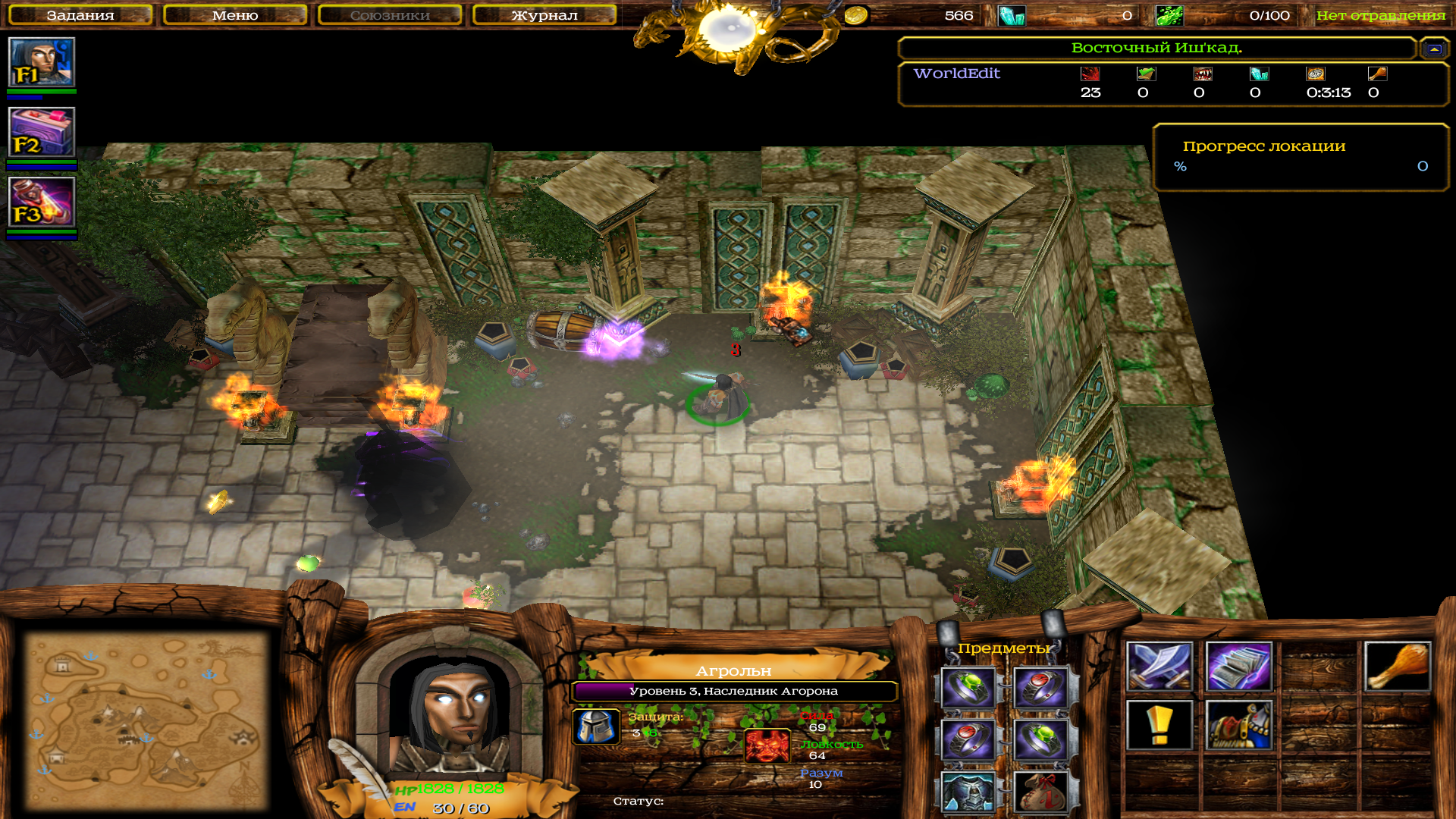Use the red-ribbon sack inventory item
Image resolution: width=1456 pixels, height=819 pixels.
(x=1040, y=792)
